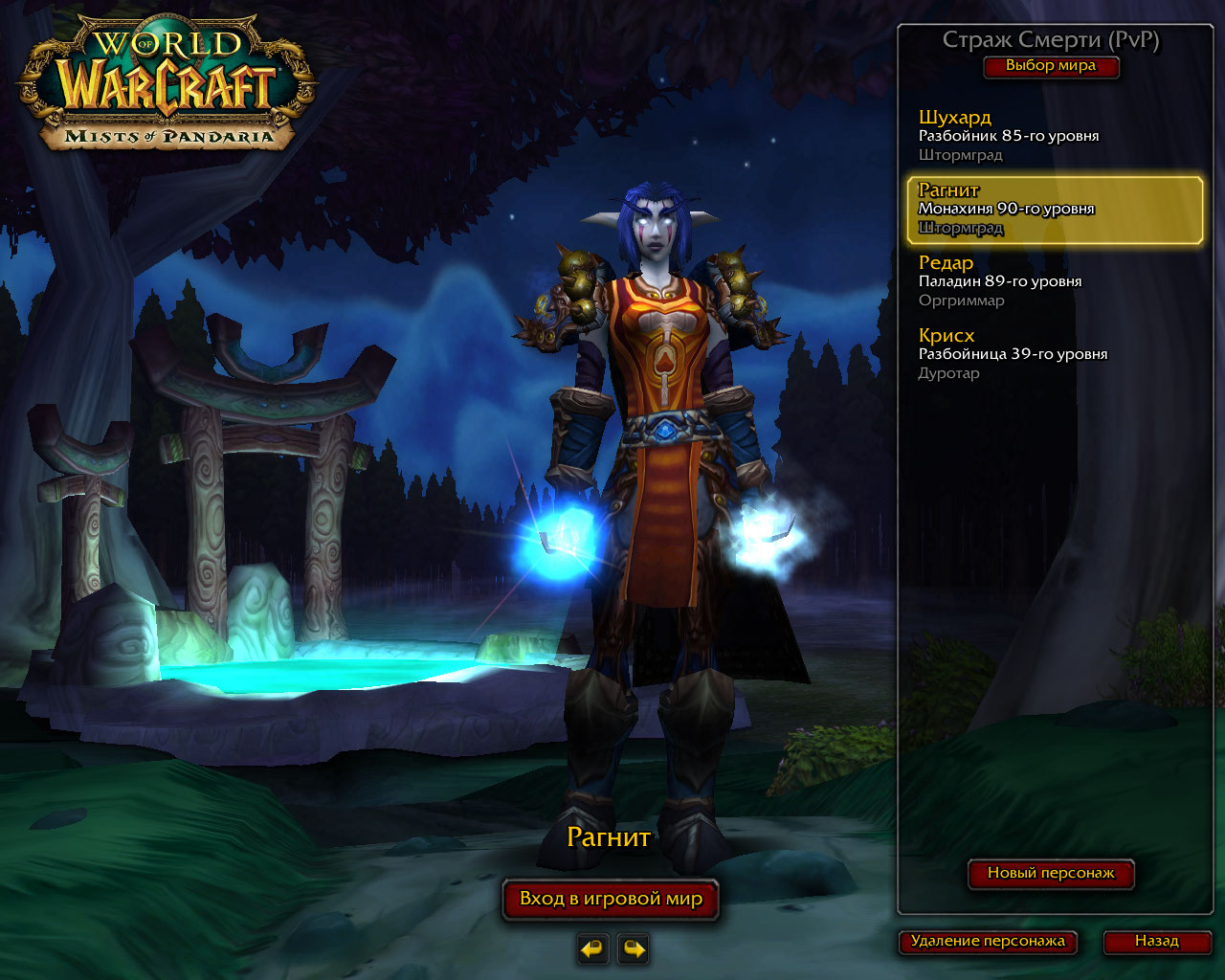This screenshot has width=1225, height=980.
Task: Rotate character with the right arrow button
Action: [633, 948]
